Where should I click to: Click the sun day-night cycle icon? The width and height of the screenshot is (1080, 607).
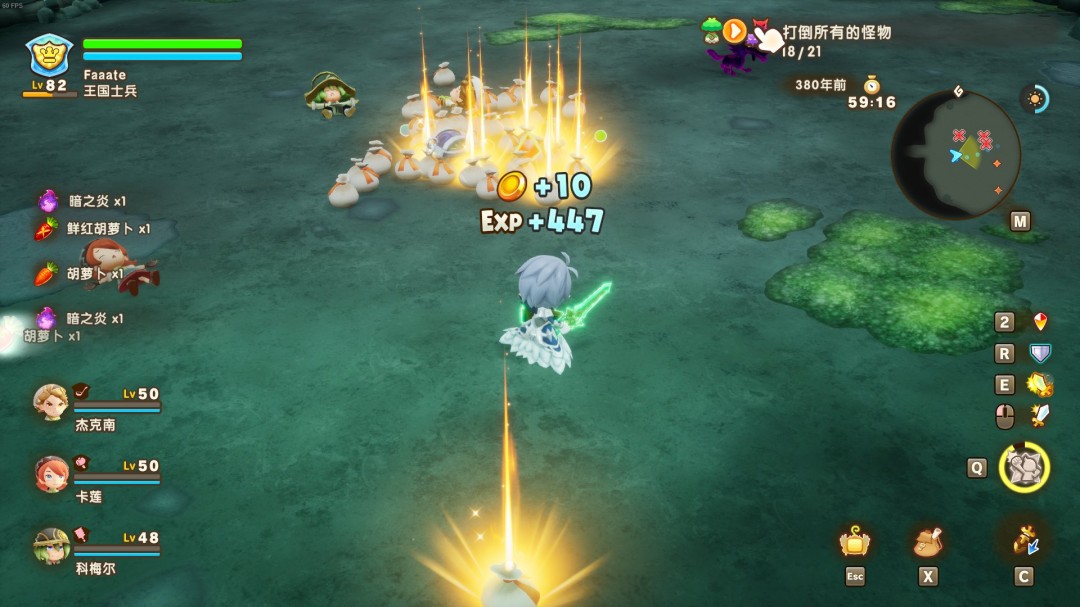point(1035,98)
